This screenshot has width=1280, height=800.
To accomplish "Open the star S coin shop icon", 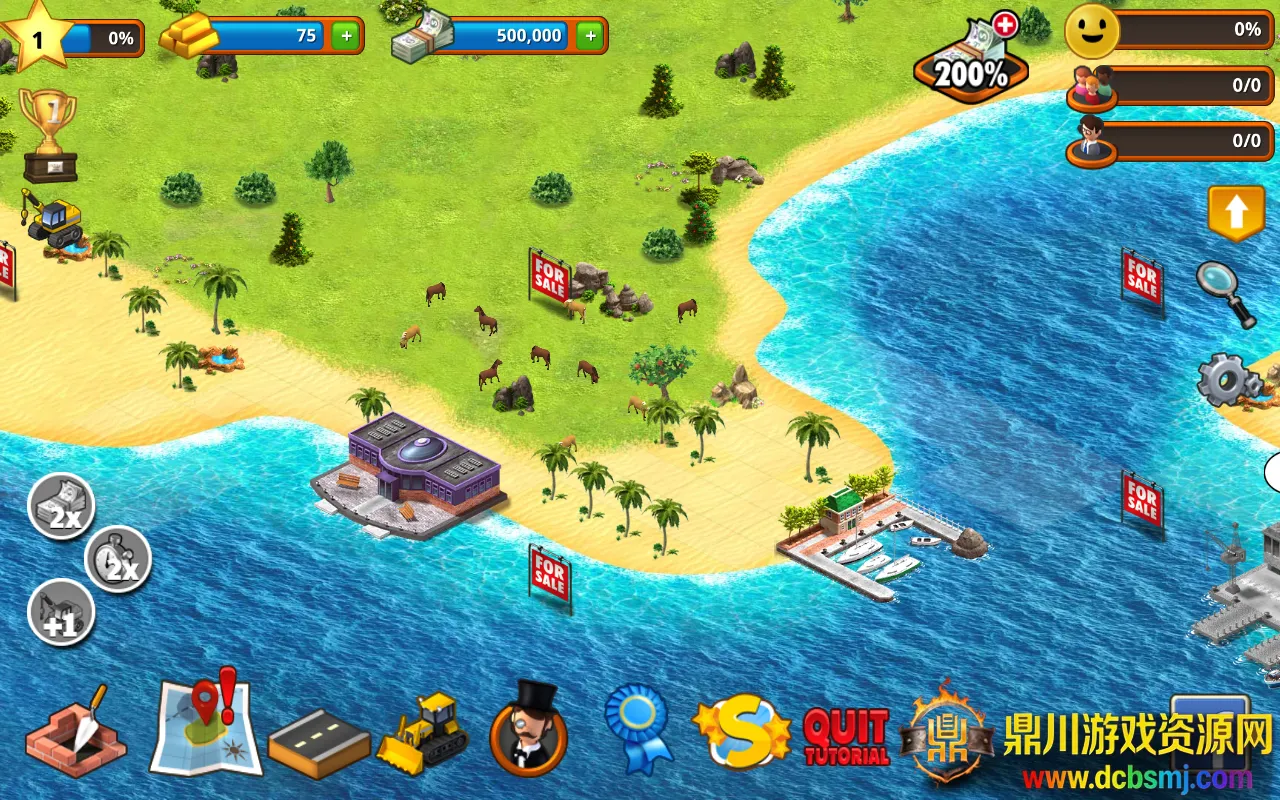I will [742, 730].
